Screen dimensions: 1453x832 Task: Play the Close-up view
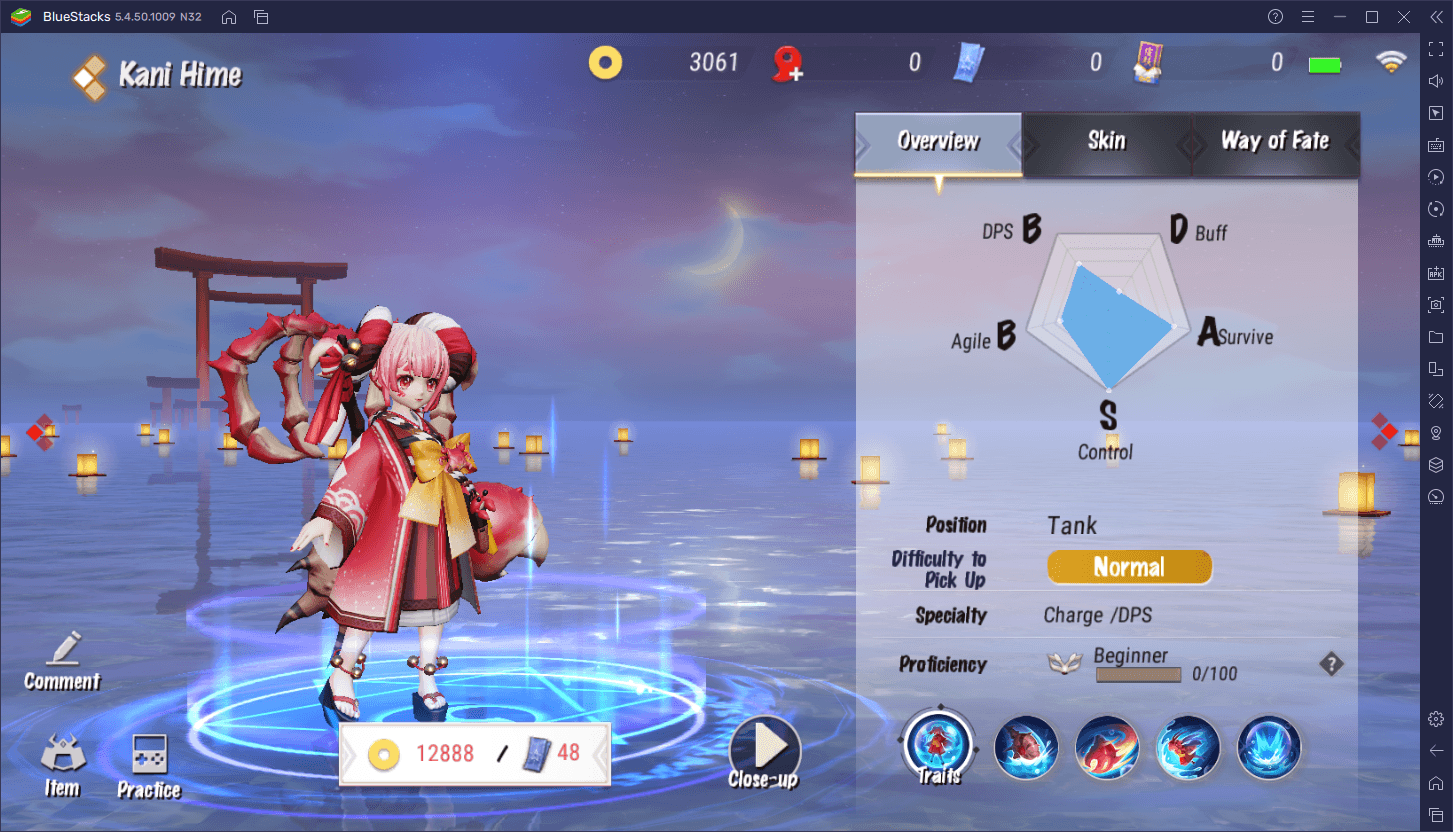point(764,752)
